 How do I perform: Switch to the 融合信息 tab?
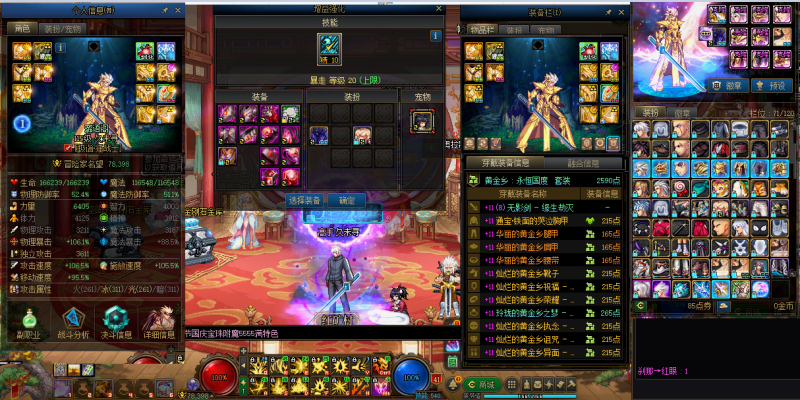(x=573, y=163)
